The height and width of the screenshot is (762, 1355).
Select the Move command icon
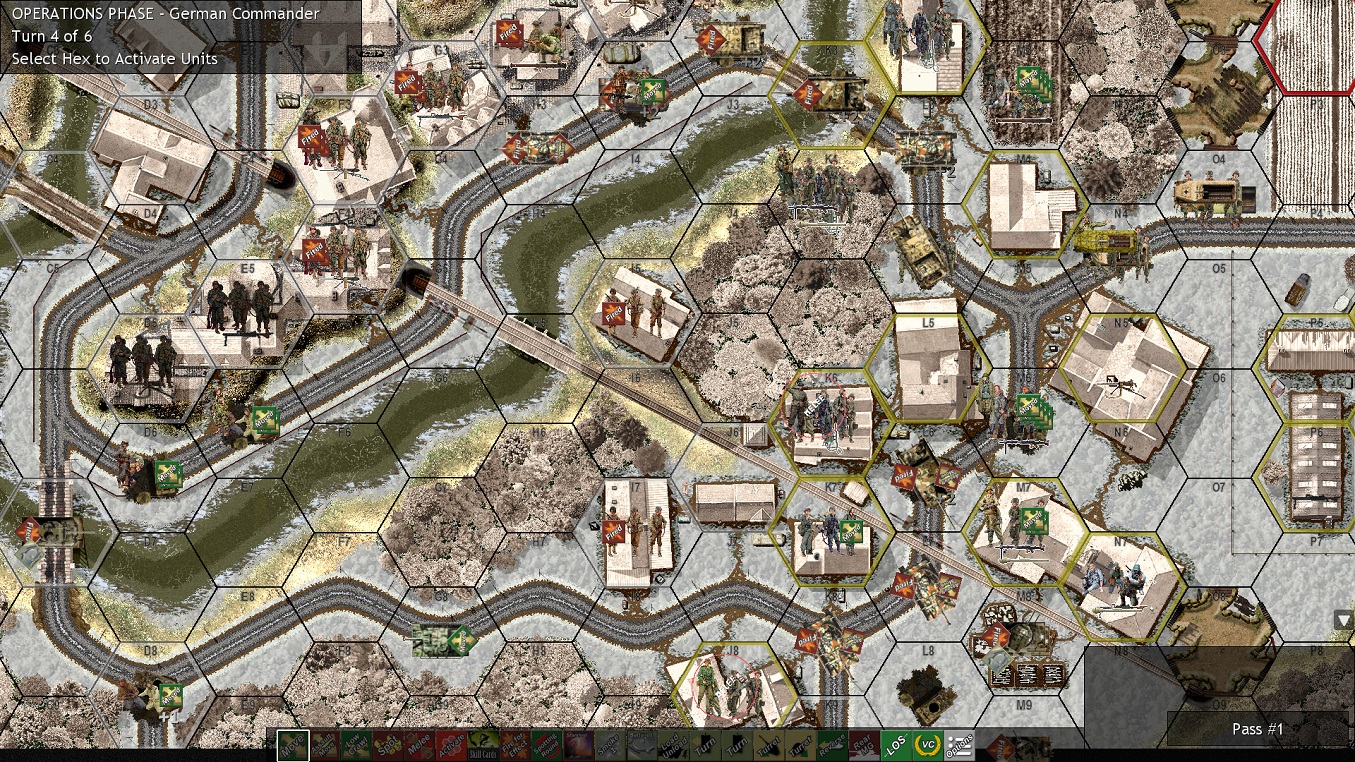pyautogui.click(x=293, y=745)
